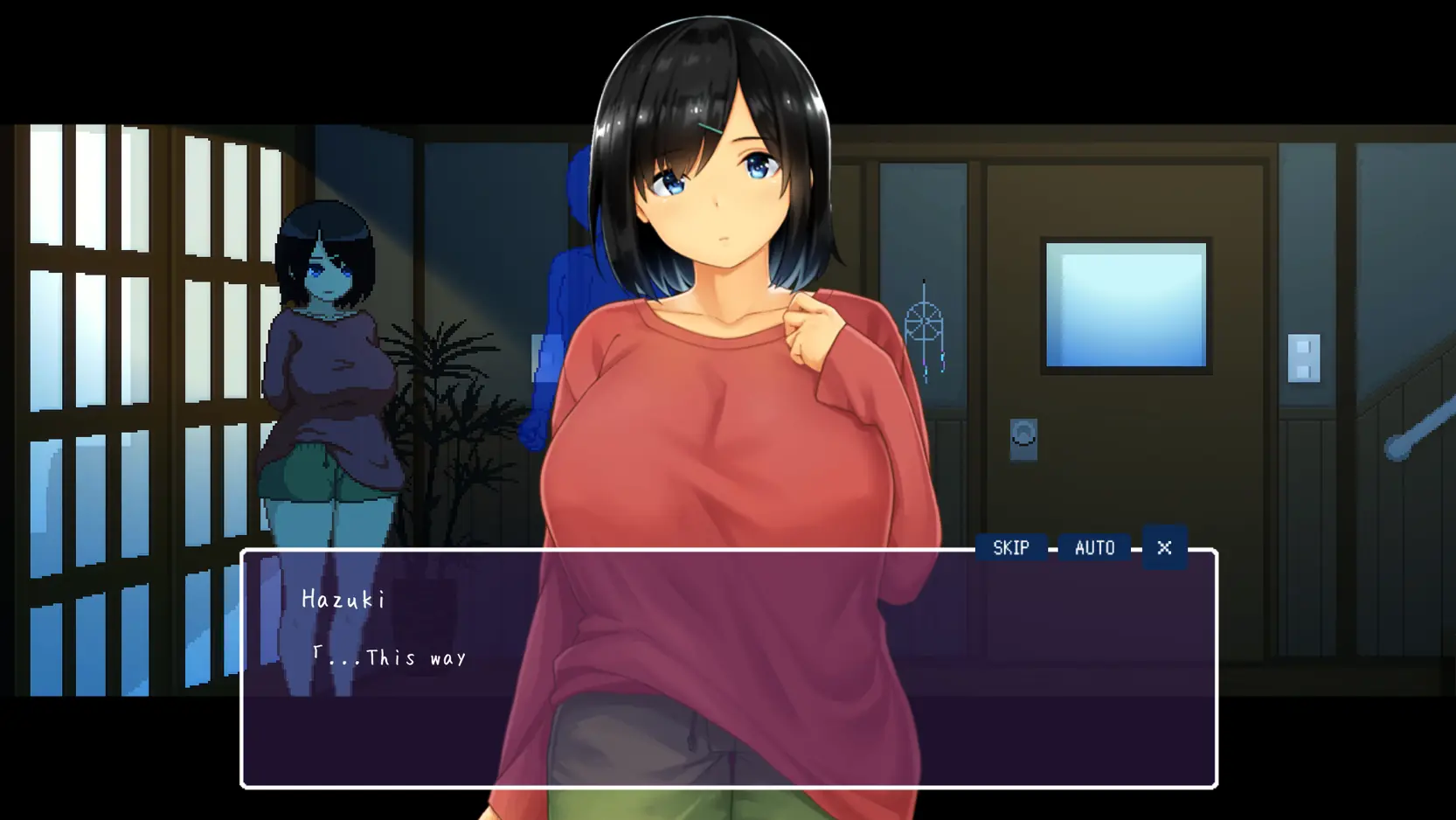The image size is (1456, 820).
Task: Click the light switch panel near the stairs
Action: 1304,357
